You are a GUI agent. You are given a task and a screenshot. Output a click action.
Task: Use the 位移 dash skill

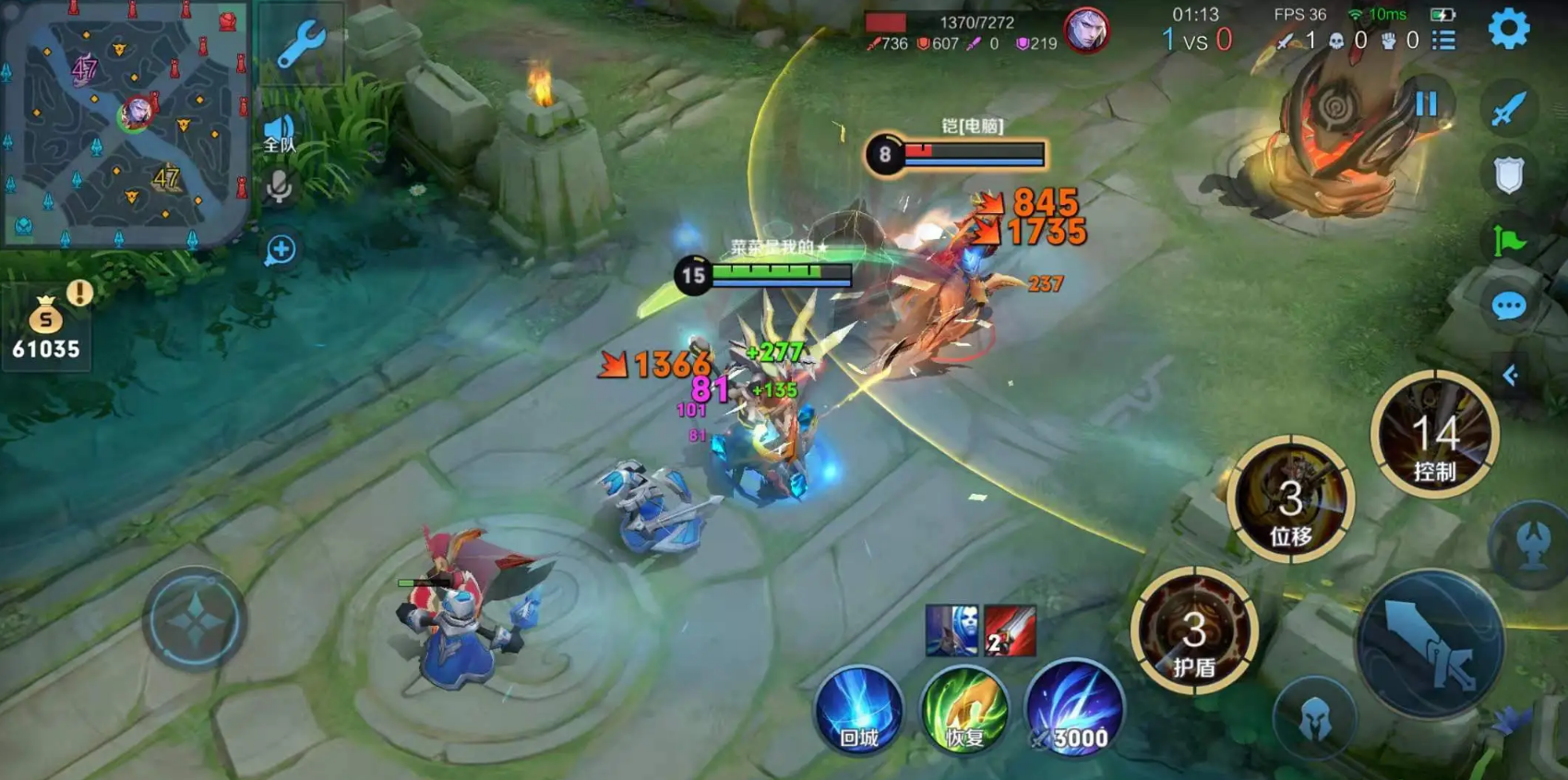[x=1290, y=501]
